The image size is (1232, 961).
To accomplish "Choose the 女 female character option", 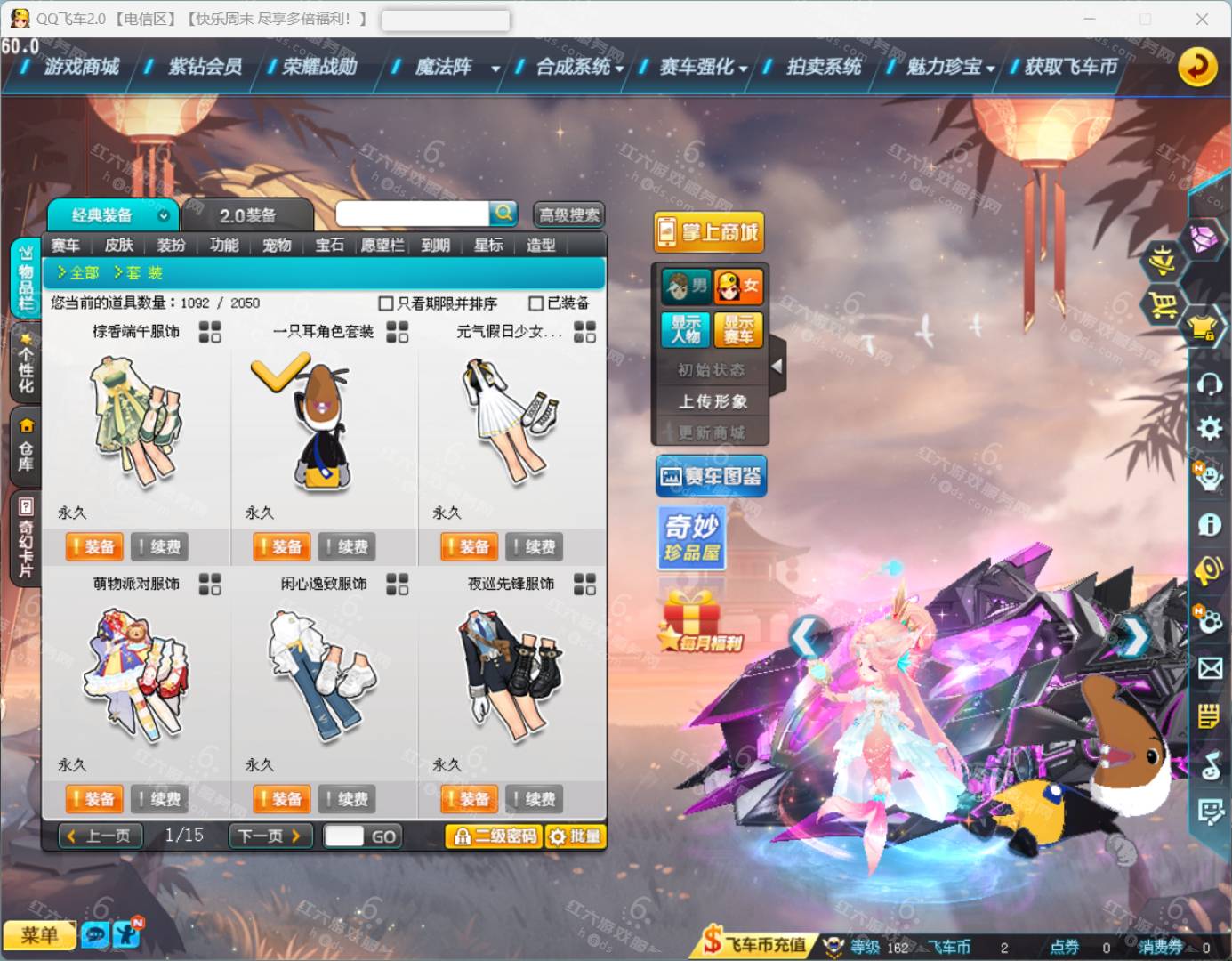I will coord(738,286).
